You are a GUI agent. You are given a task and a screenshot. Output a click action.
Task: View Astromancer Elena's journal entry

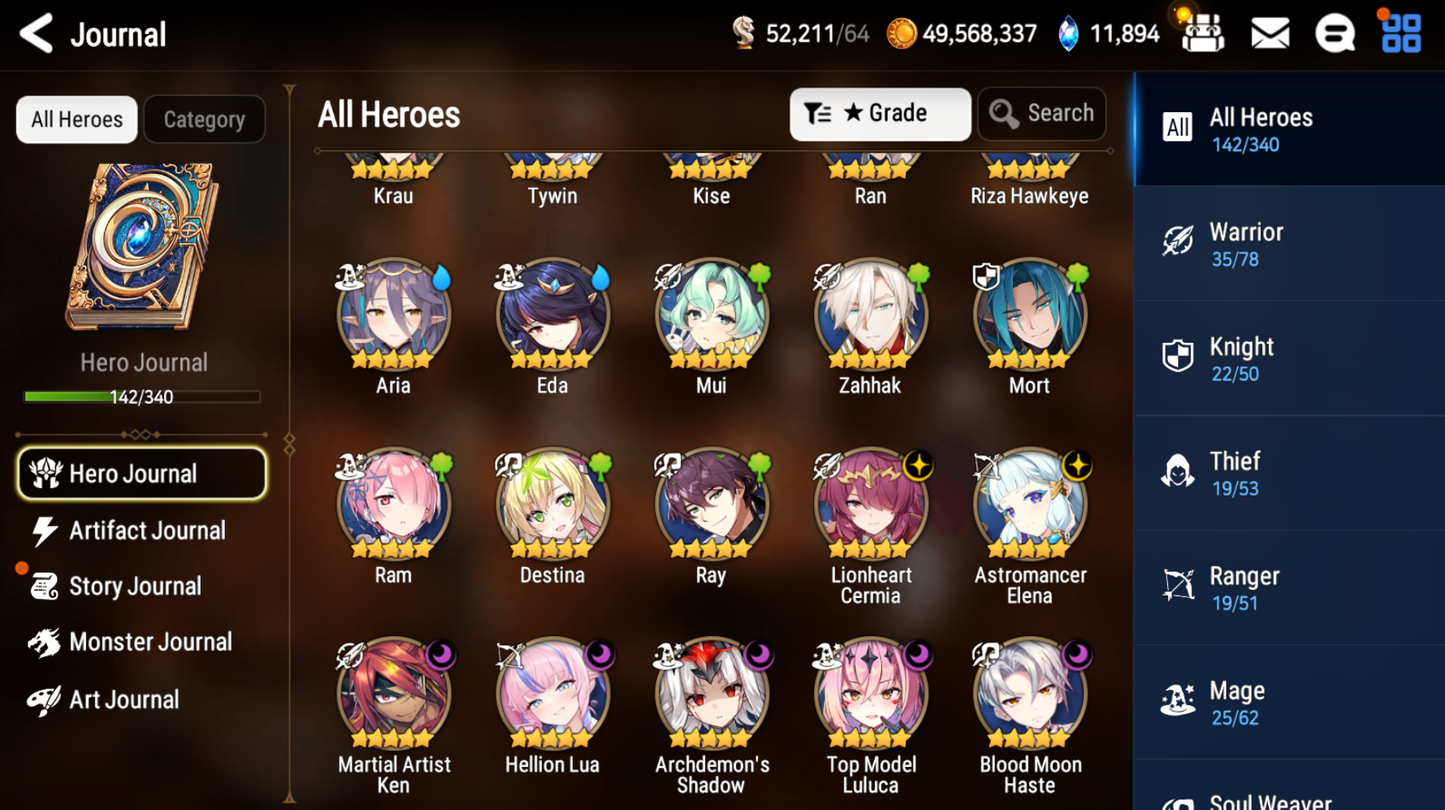1029,506
